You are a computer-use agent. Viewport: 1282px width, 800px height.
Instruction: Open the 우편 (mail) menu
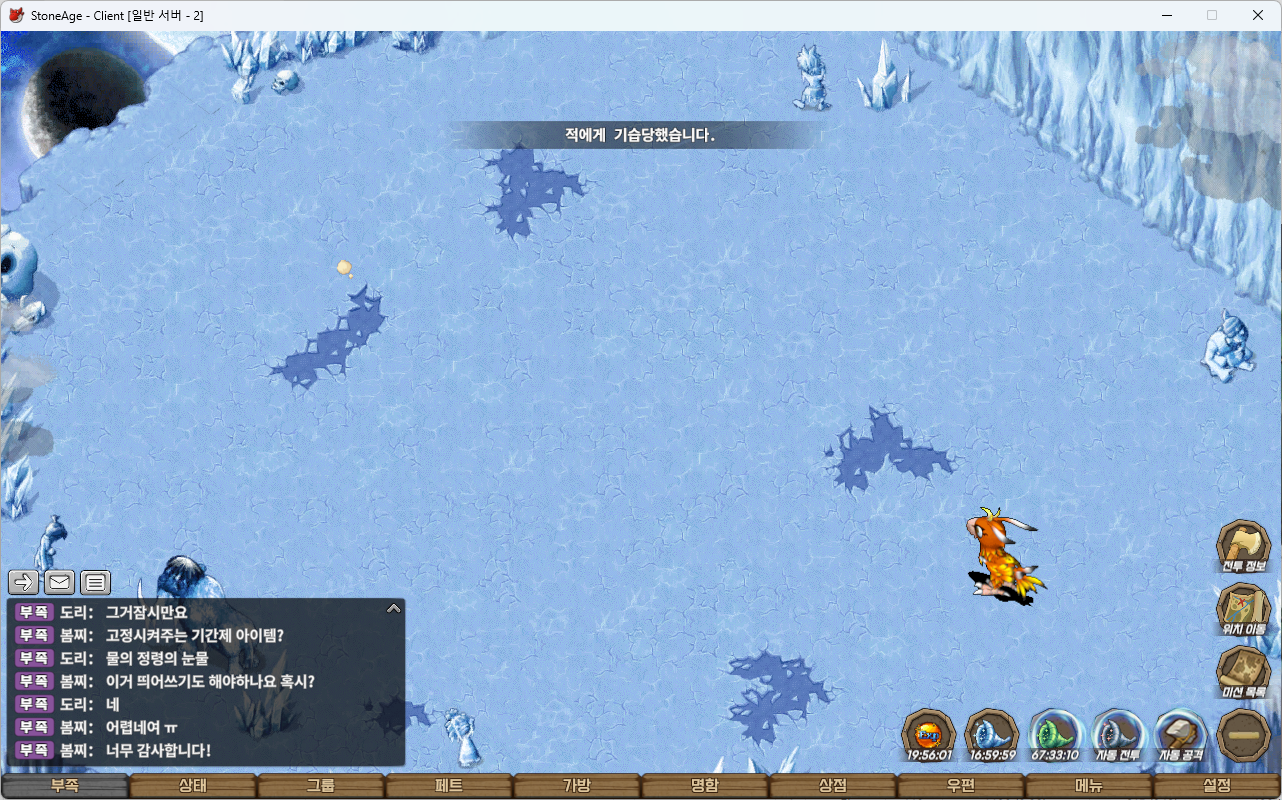[961, 786]
